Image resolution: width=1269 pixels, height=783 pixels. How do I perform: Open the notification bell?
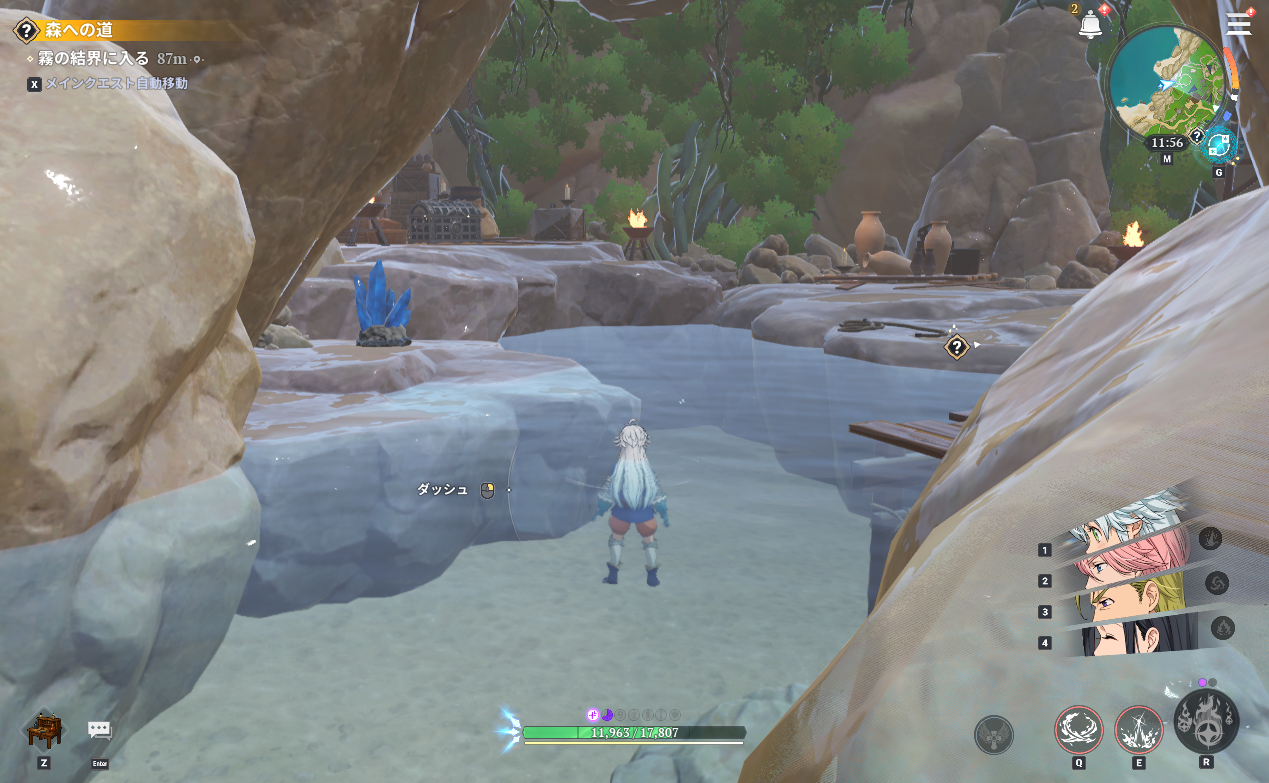coord(1090,25)
